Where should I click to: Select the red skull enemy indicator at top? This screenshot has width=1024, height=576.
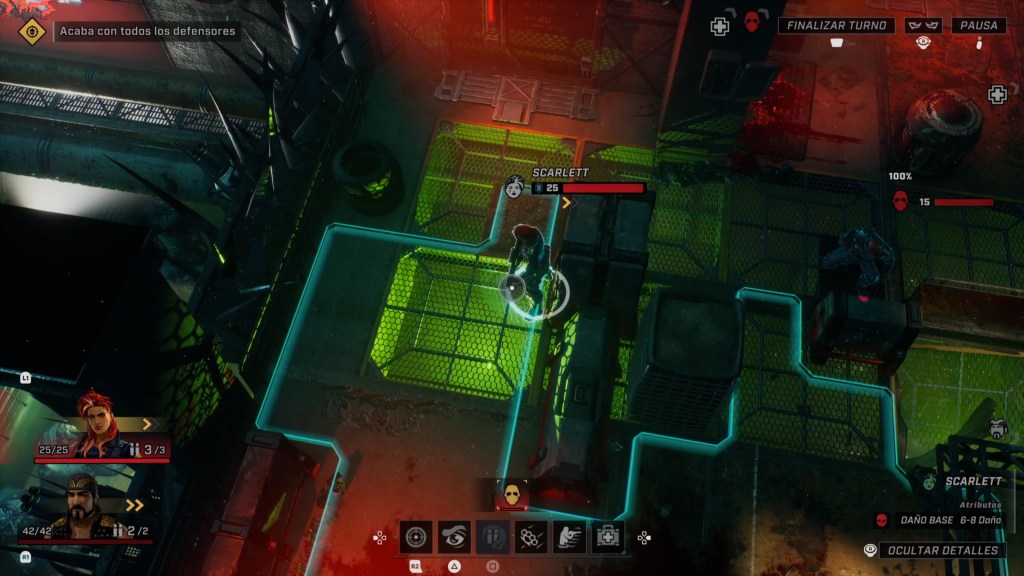(x=752, y=22)
